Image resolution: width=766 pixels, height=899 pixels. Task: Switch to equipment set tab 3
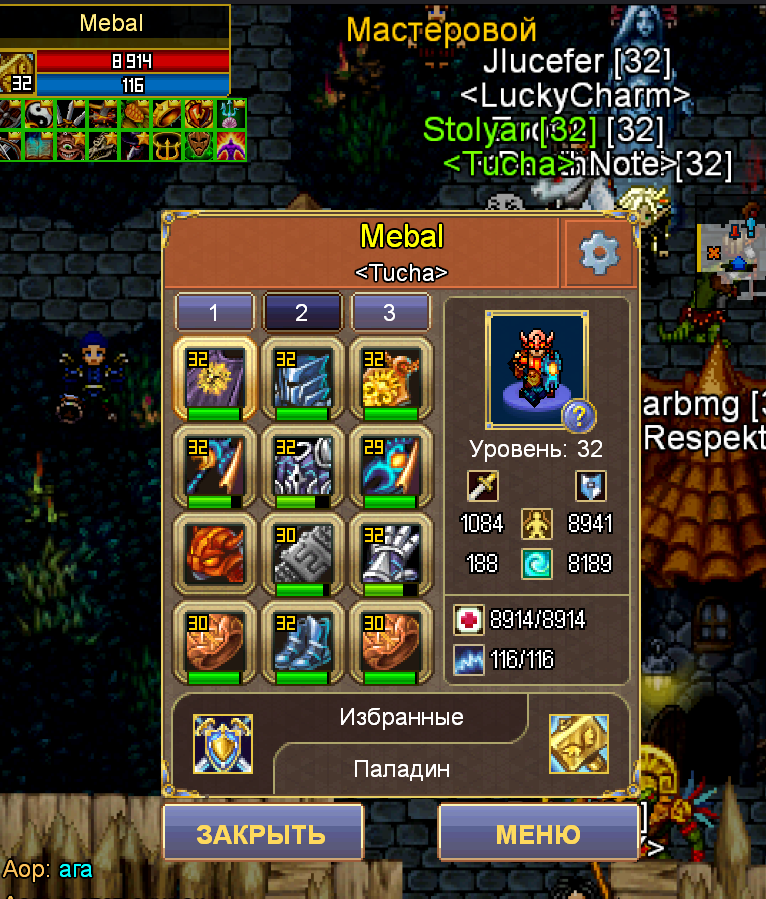389,312
